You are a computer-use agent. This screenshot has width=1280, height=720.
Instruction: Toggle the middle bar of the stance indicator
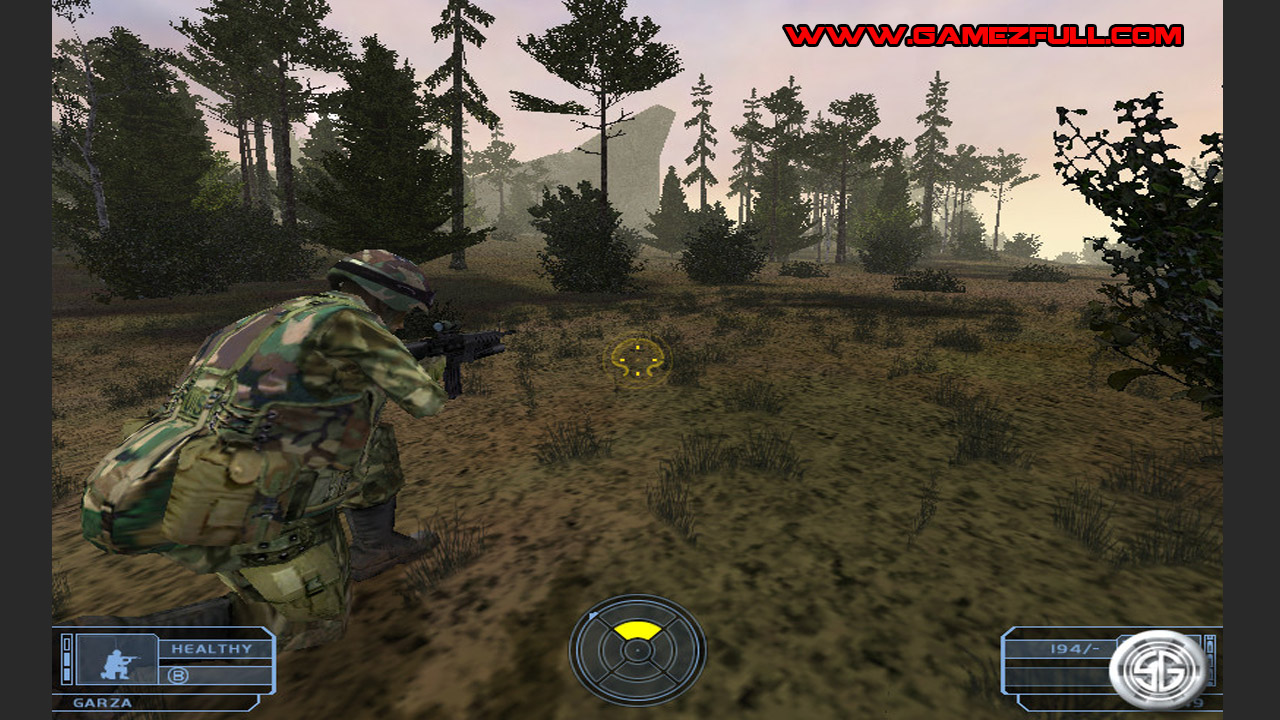pyautogui.click(x=66, y=661)
